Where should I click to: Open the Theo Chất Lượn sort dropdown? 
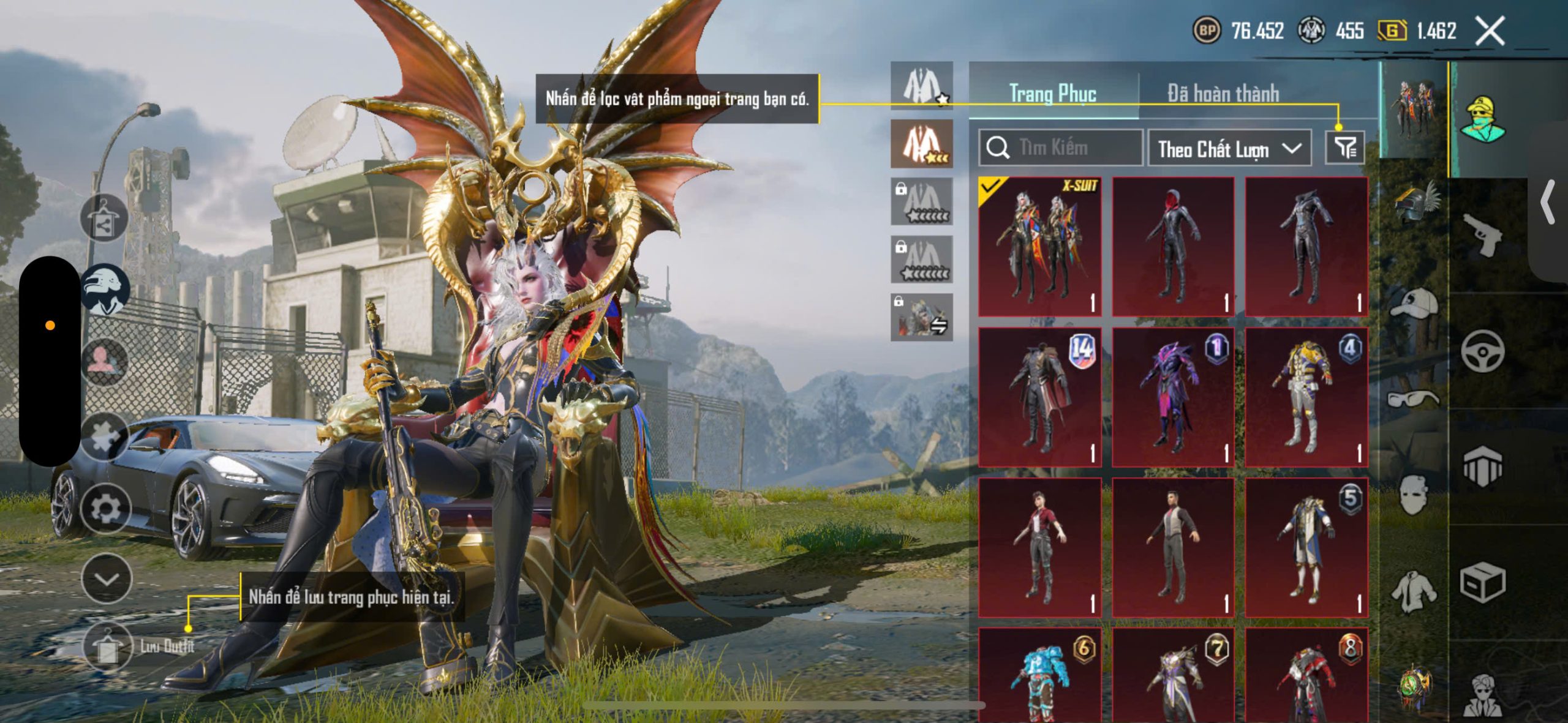click(x=1229, y=148)
